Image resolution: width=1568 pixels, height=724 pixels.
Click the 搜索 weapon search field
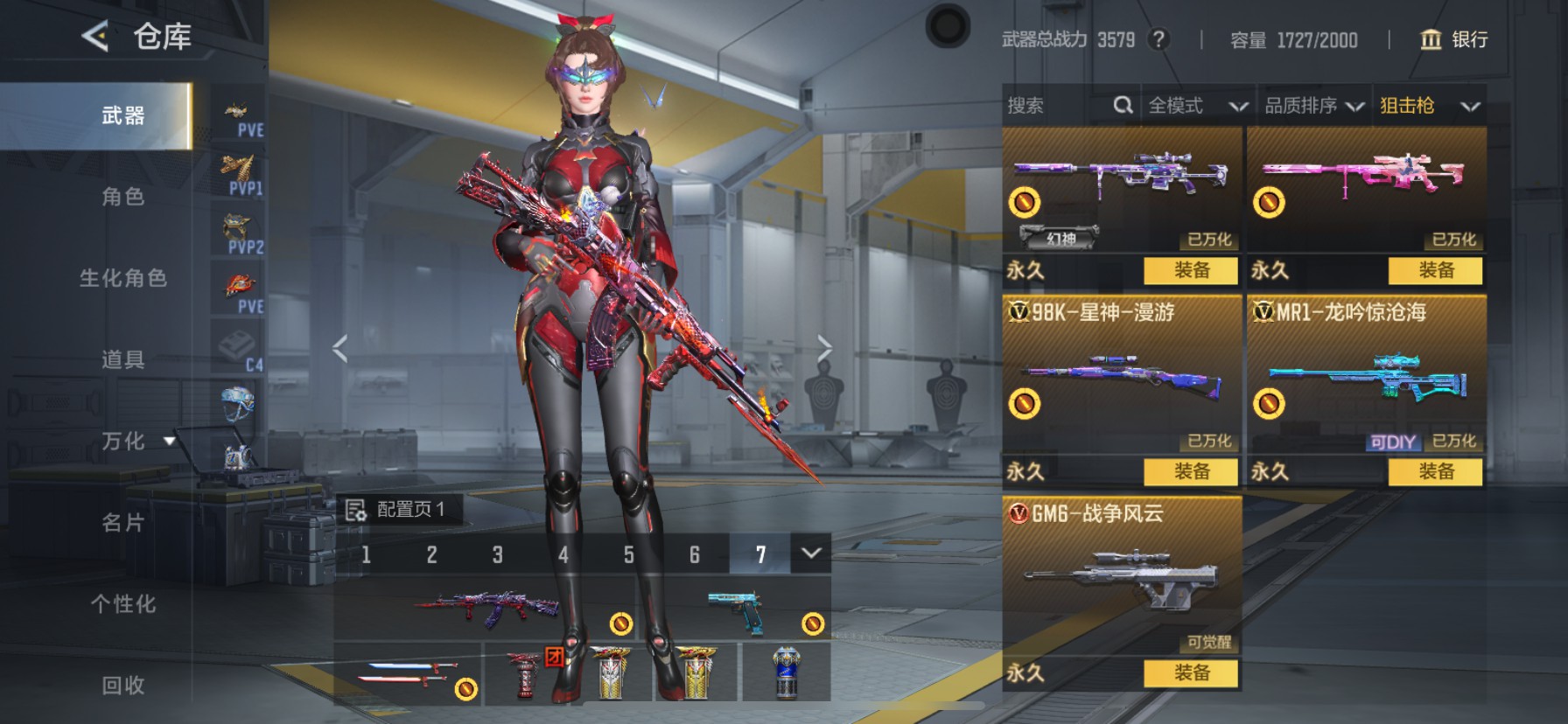(x=1059, y=106)
